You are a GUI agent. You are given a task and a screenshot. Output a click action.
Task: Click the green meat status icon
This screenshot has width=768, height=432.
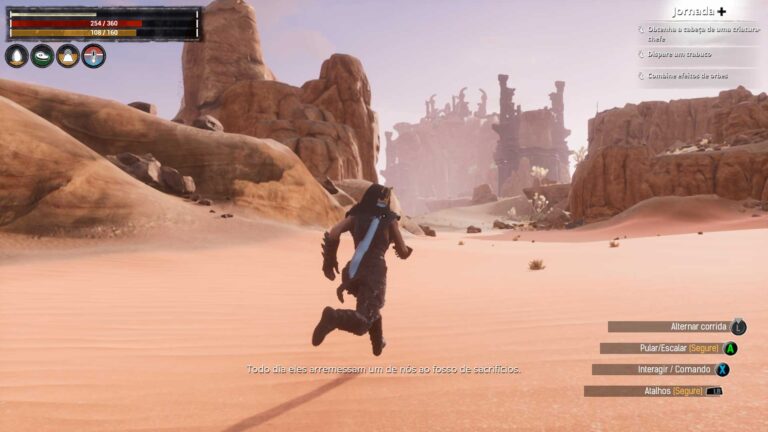(x=42, y=56)
